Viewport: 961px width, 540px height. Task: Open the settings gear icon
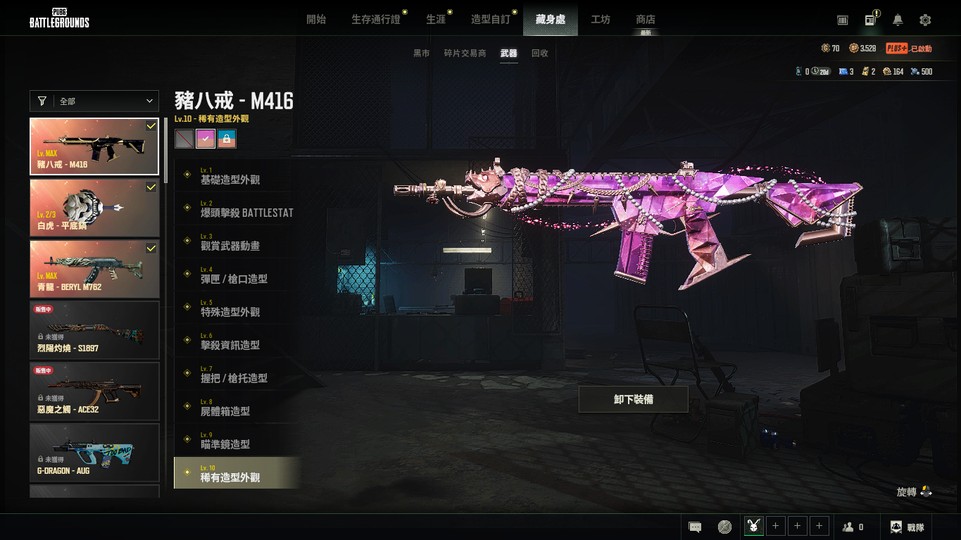(925, 20)
